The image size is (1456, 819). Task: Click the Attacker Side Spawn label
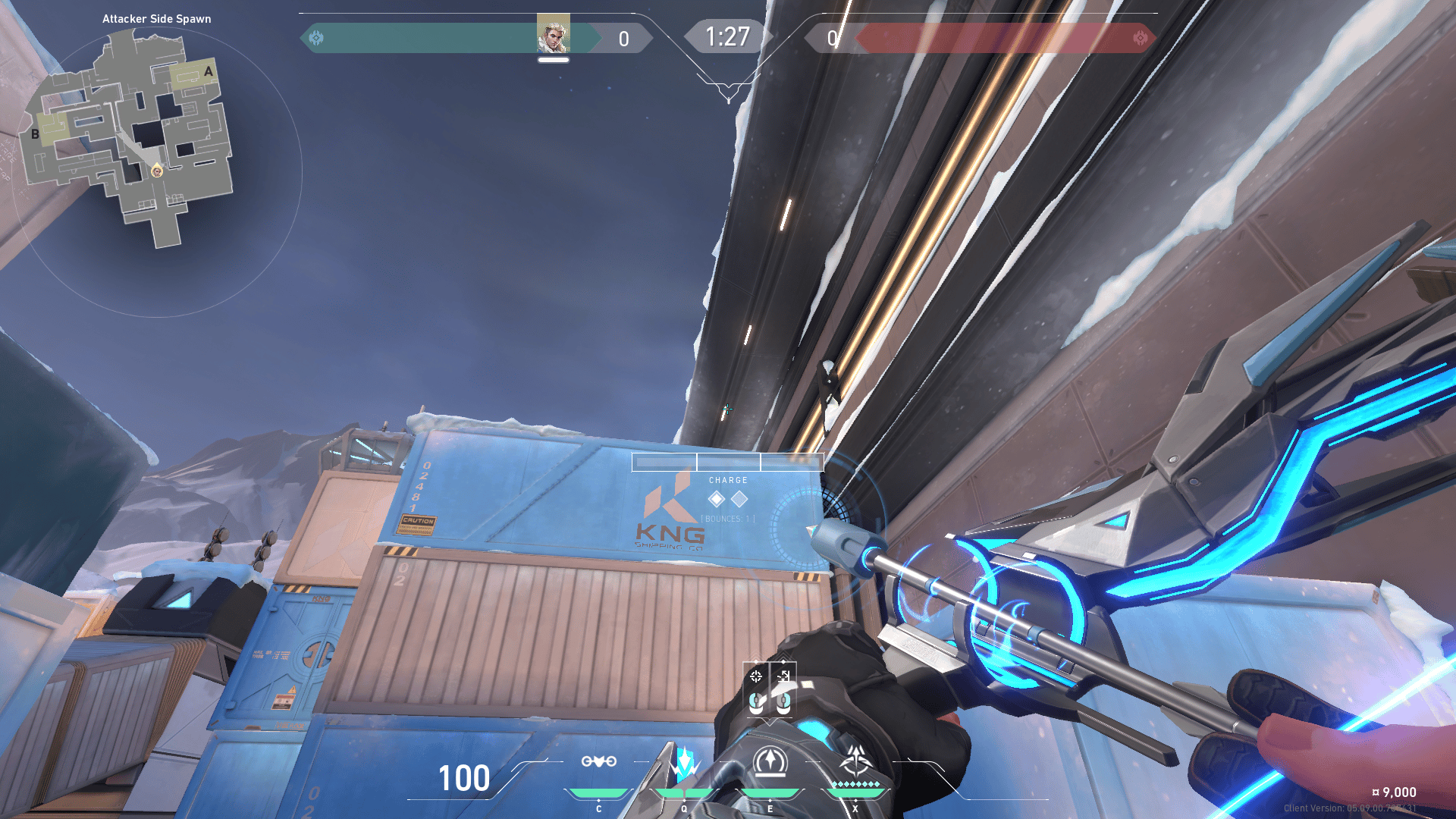[x=155, y=18]
